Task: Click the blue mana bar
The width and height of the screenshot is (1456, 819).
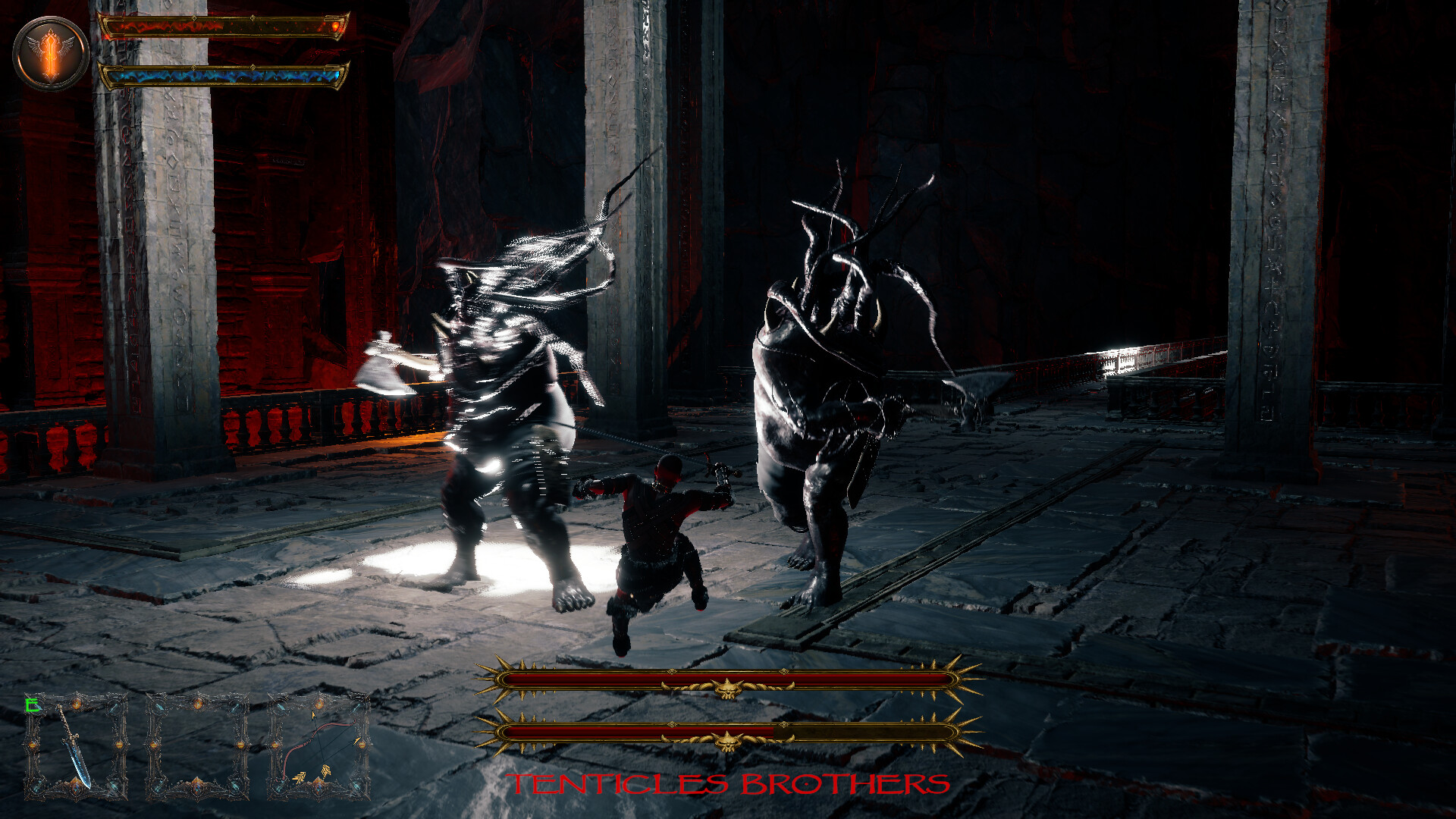Action: (x=220, y=74)
